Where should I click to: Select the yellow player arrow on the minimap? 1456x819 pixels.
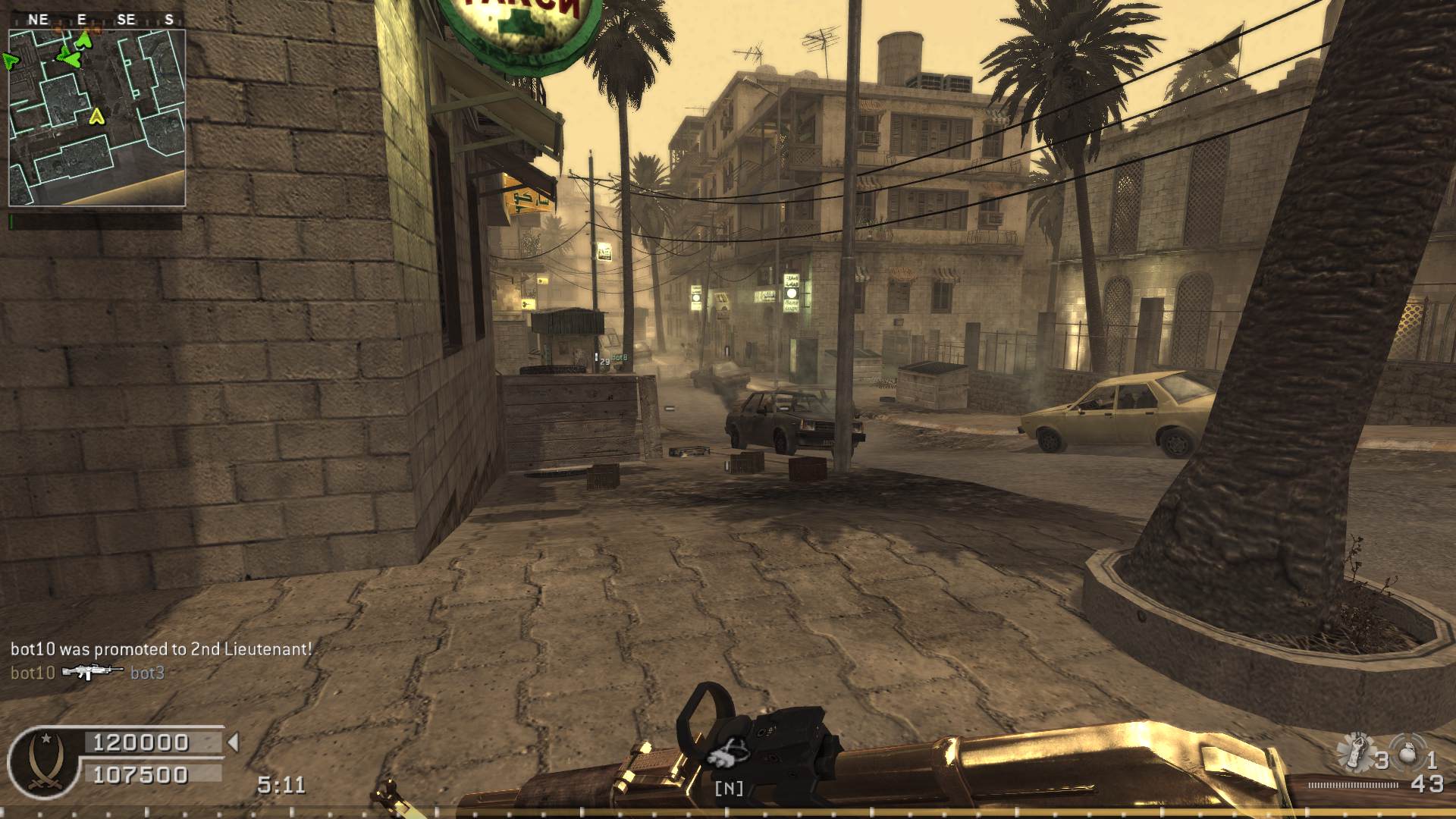tap(96, 116)
